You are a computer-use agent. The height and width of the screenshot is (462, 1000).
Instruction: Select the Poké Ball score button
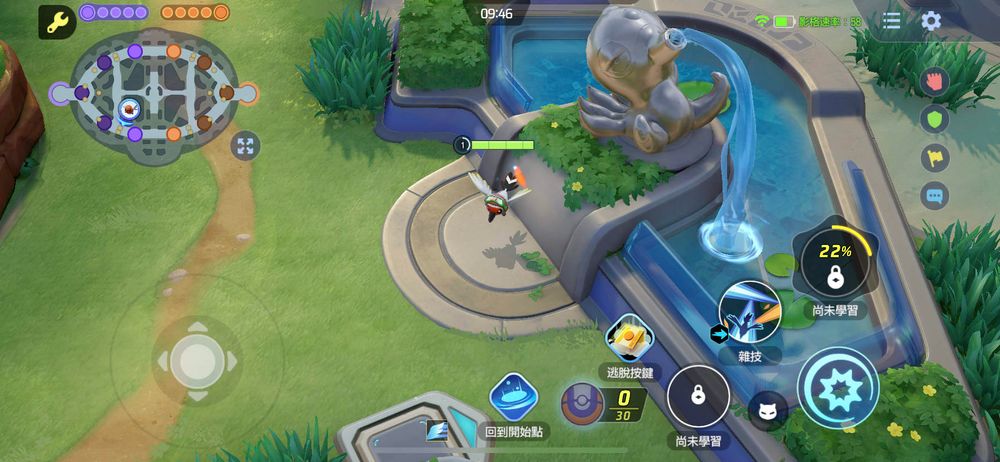coord(581,403)
